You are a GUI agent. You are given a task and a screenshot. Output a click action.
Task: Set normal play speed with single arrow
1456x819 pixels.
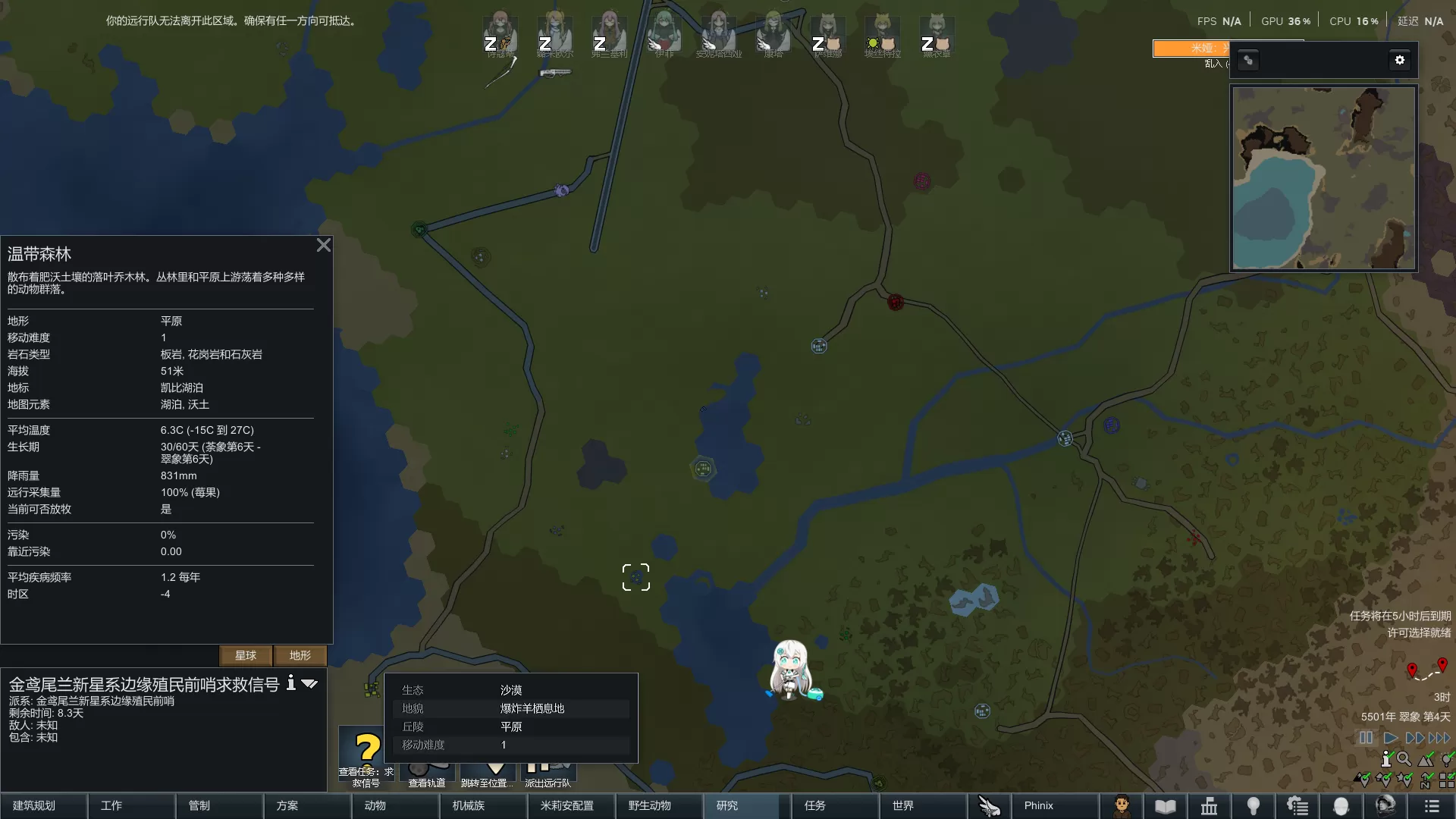(1390, 738)
